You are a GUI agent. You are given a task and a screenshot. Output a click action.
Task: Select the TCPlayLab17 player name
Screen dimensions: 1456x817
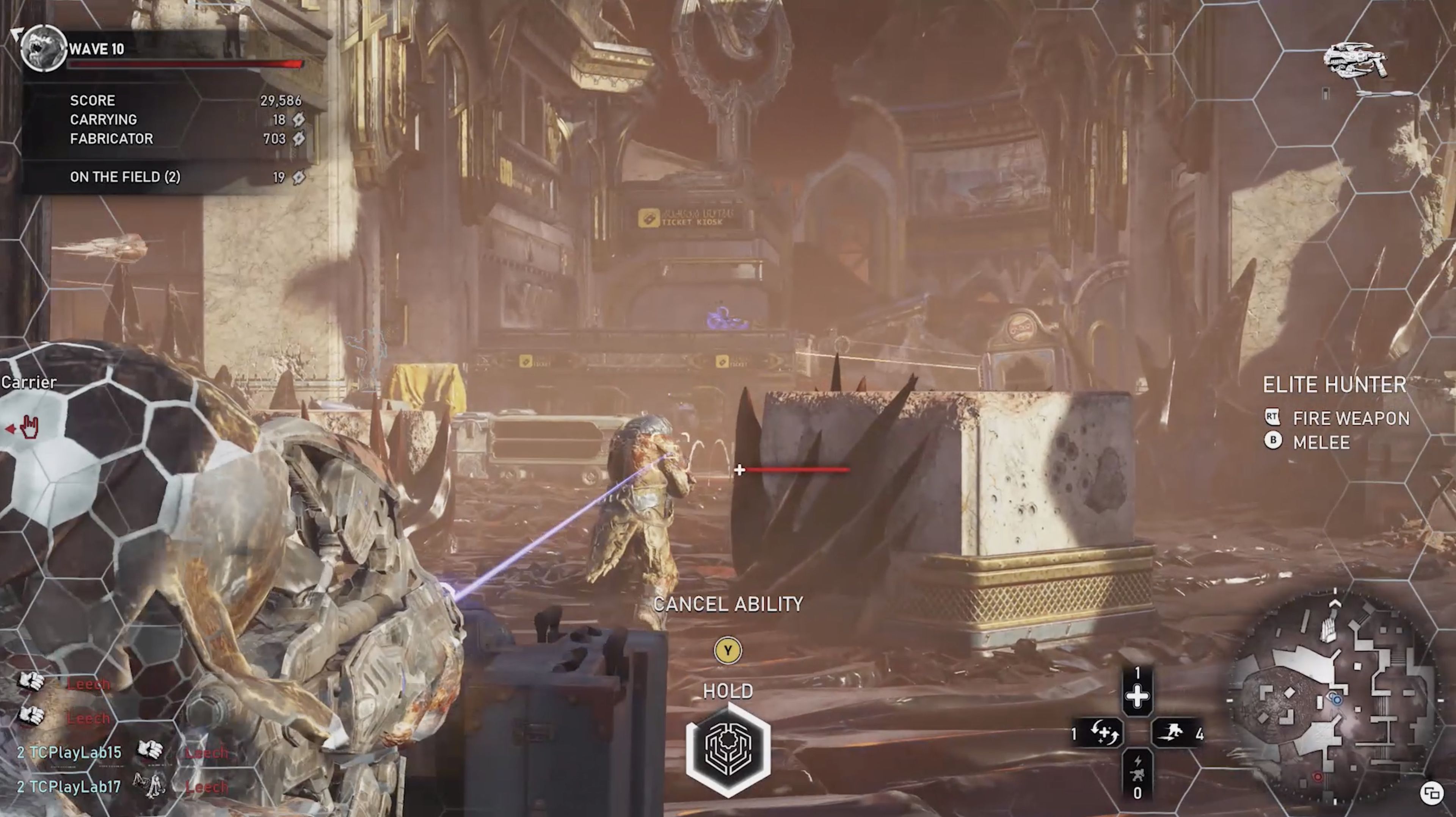tap(74, 786)
